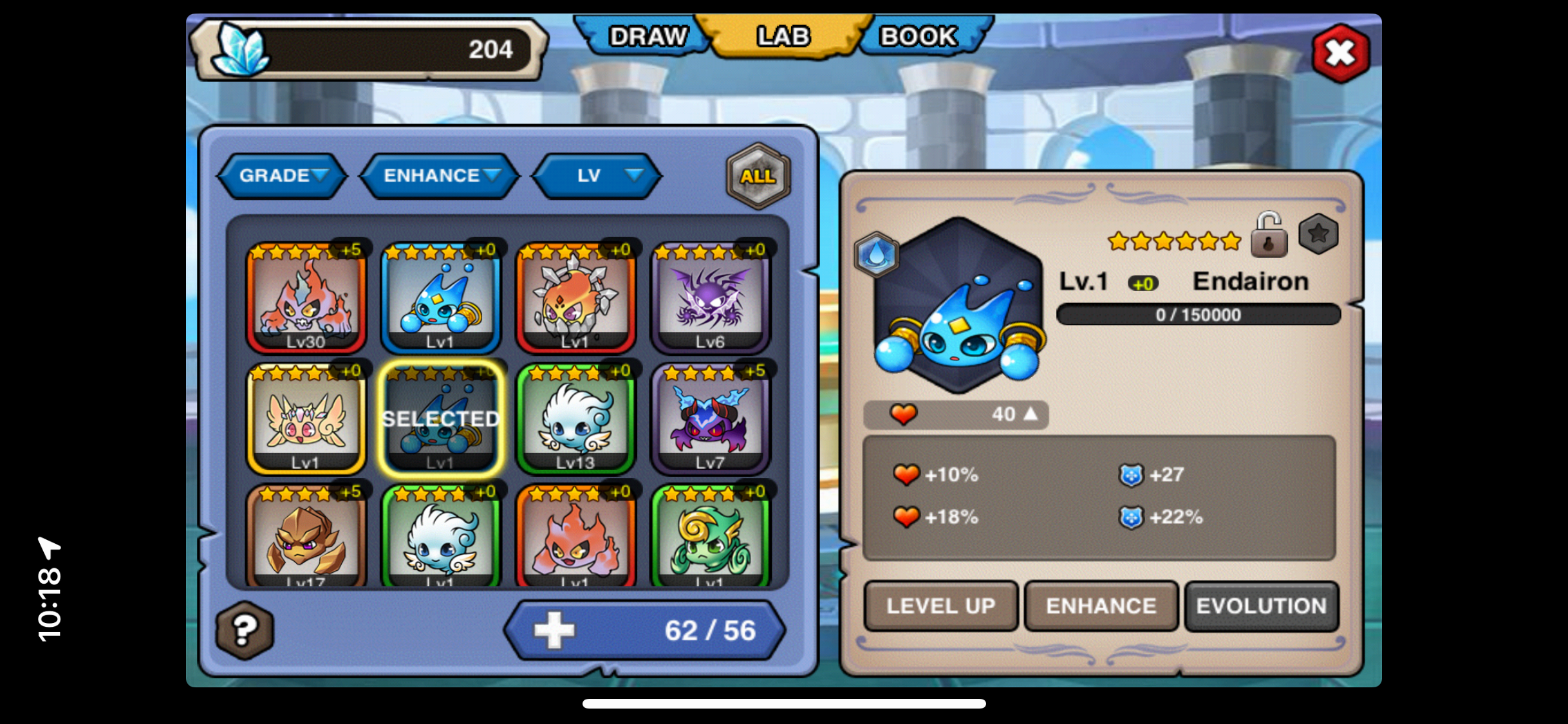Choose the Lv17 brown rock golem pet
The width and height of the screenshot is (1568, 724).
[306, 538]
